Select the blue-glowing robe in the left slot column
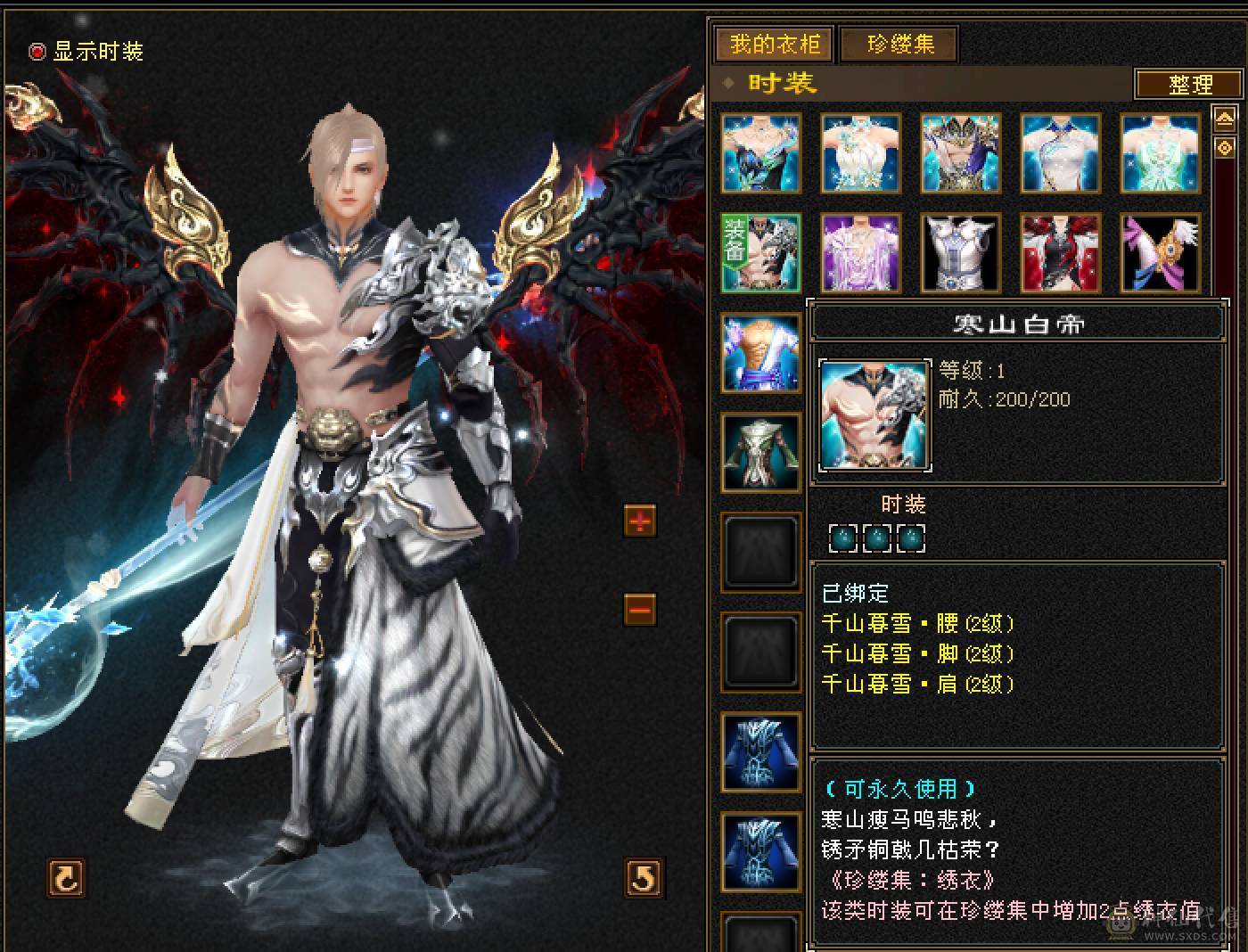 (x=760, y=753)
